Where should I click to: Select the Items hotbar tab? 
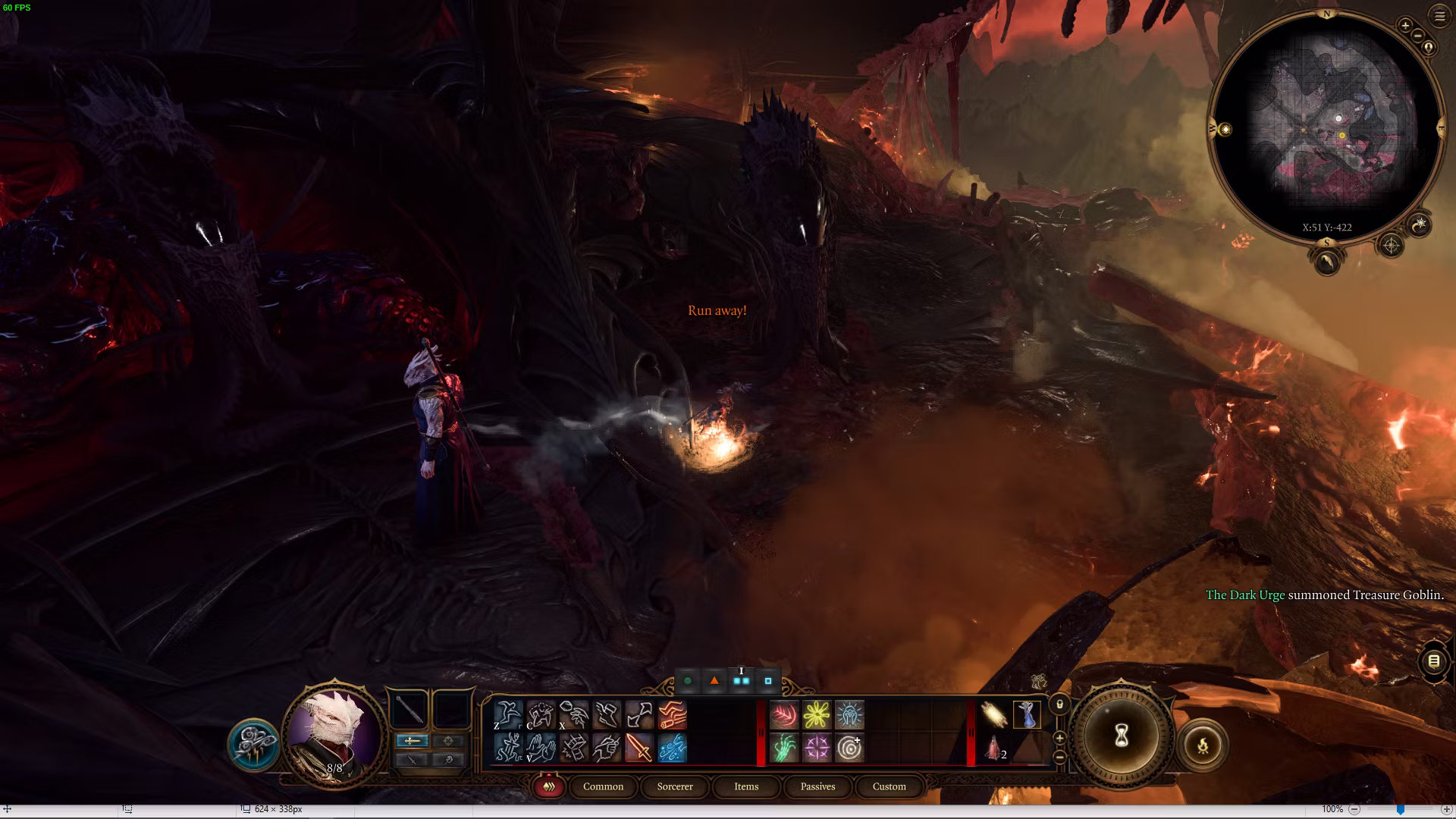tap(746, 786)
